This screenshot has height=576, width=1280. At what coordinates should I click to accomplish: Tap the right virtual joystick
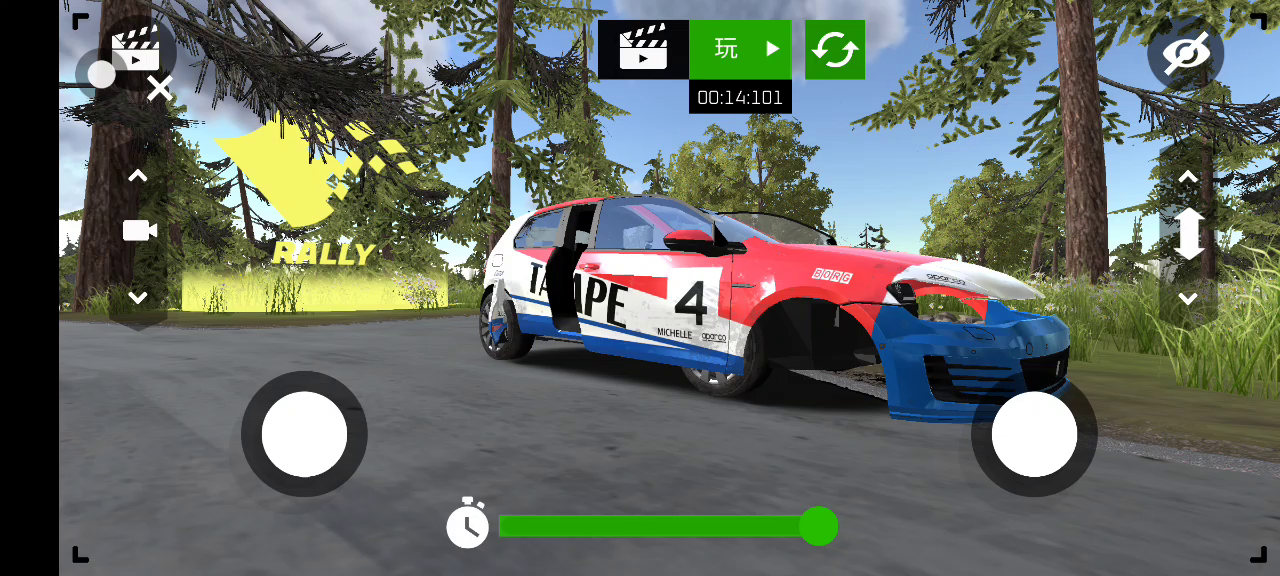coord(1034,434)
